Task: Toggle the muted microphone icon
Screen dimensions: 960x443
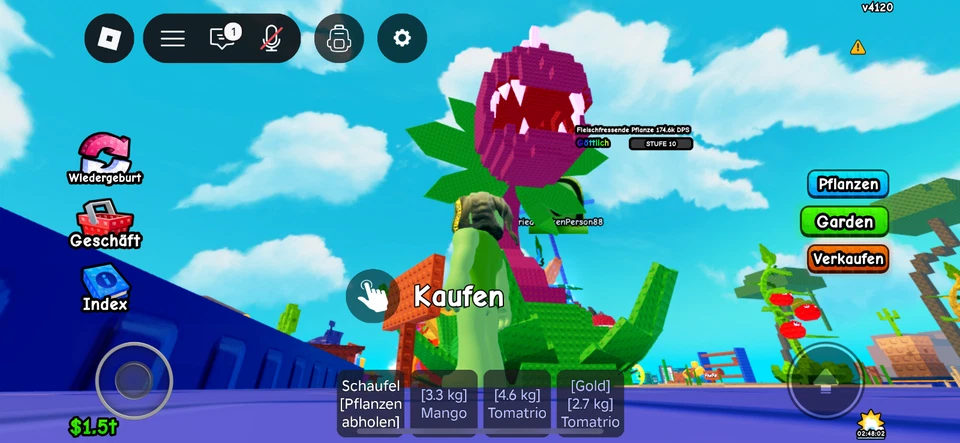Action: [270, 39]
